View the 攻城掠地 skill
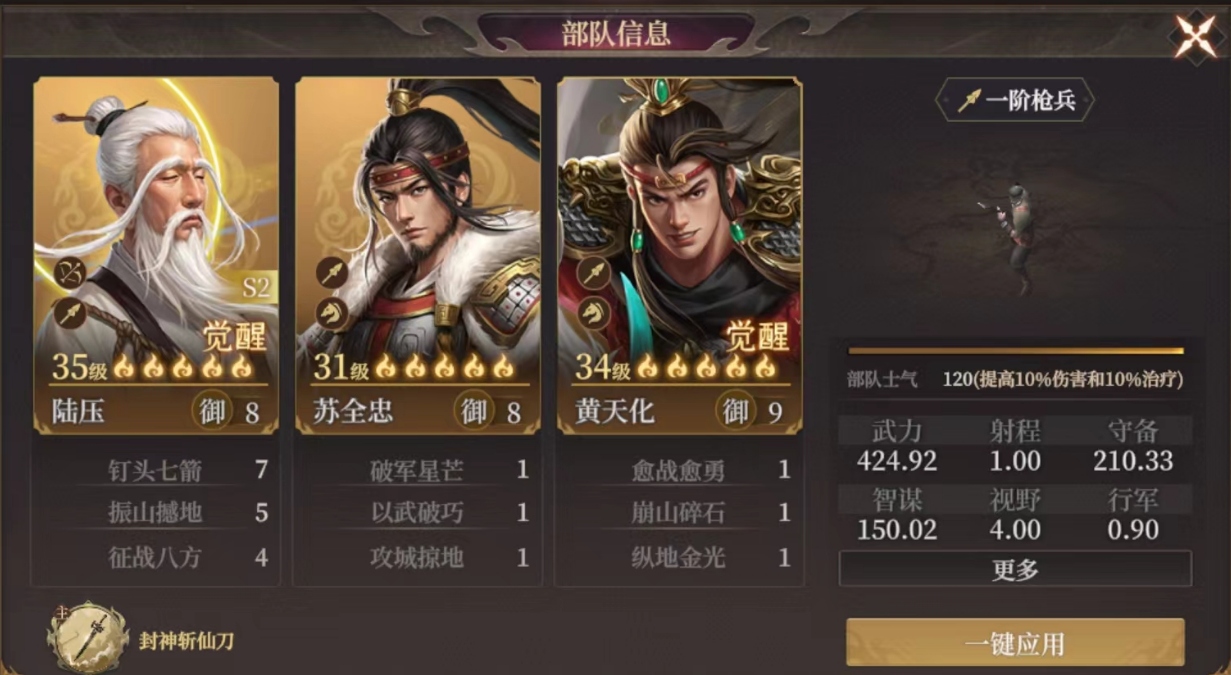Screen dimensions: 1231x675 [417, 556]
